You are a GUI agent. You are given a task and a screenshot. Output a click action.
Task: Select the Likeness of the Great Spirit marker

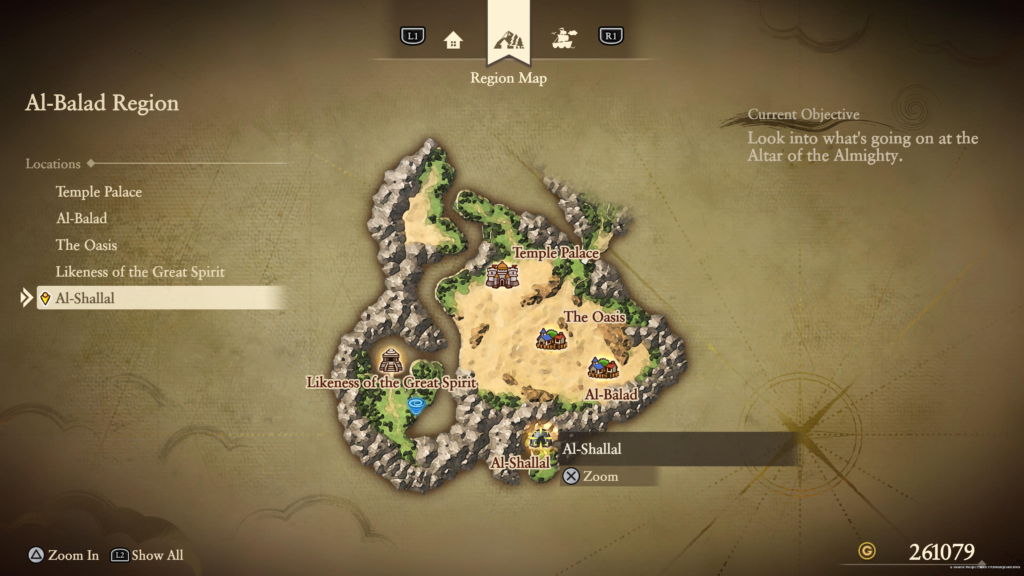coord(391,361)
